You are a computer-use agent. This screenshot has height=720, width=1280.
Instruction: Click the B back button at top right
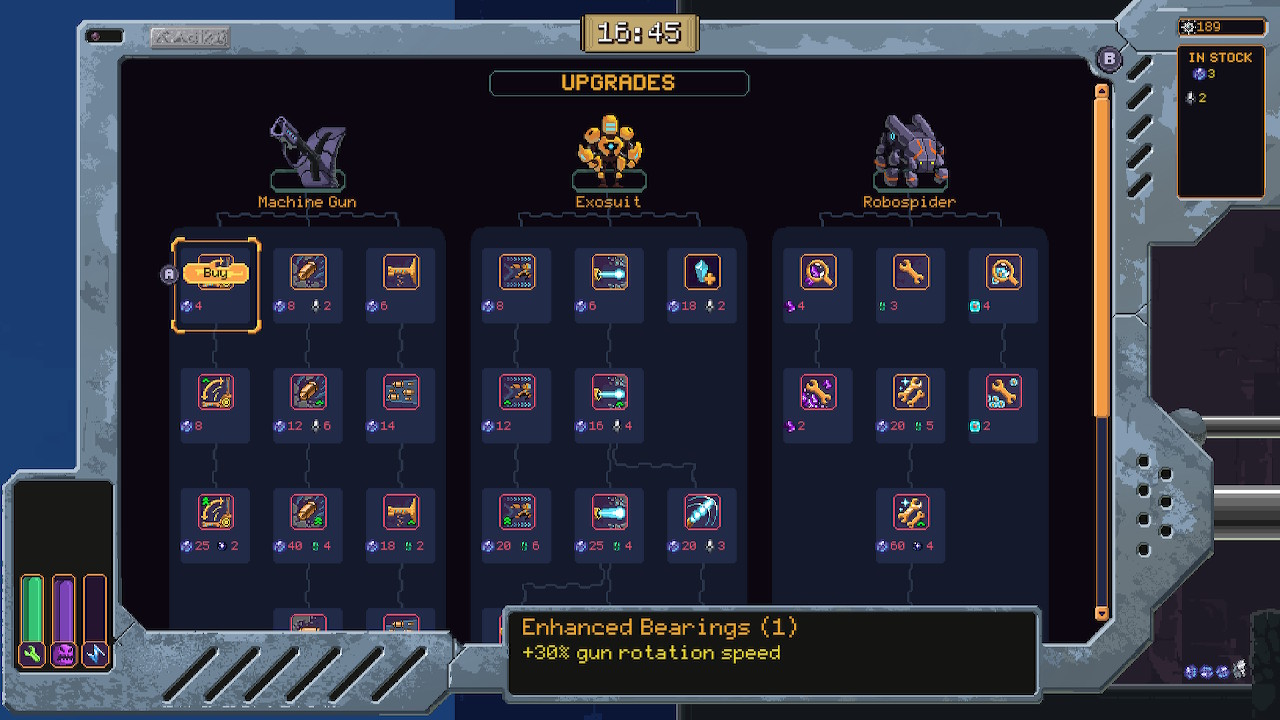(x=1108, y=60)
